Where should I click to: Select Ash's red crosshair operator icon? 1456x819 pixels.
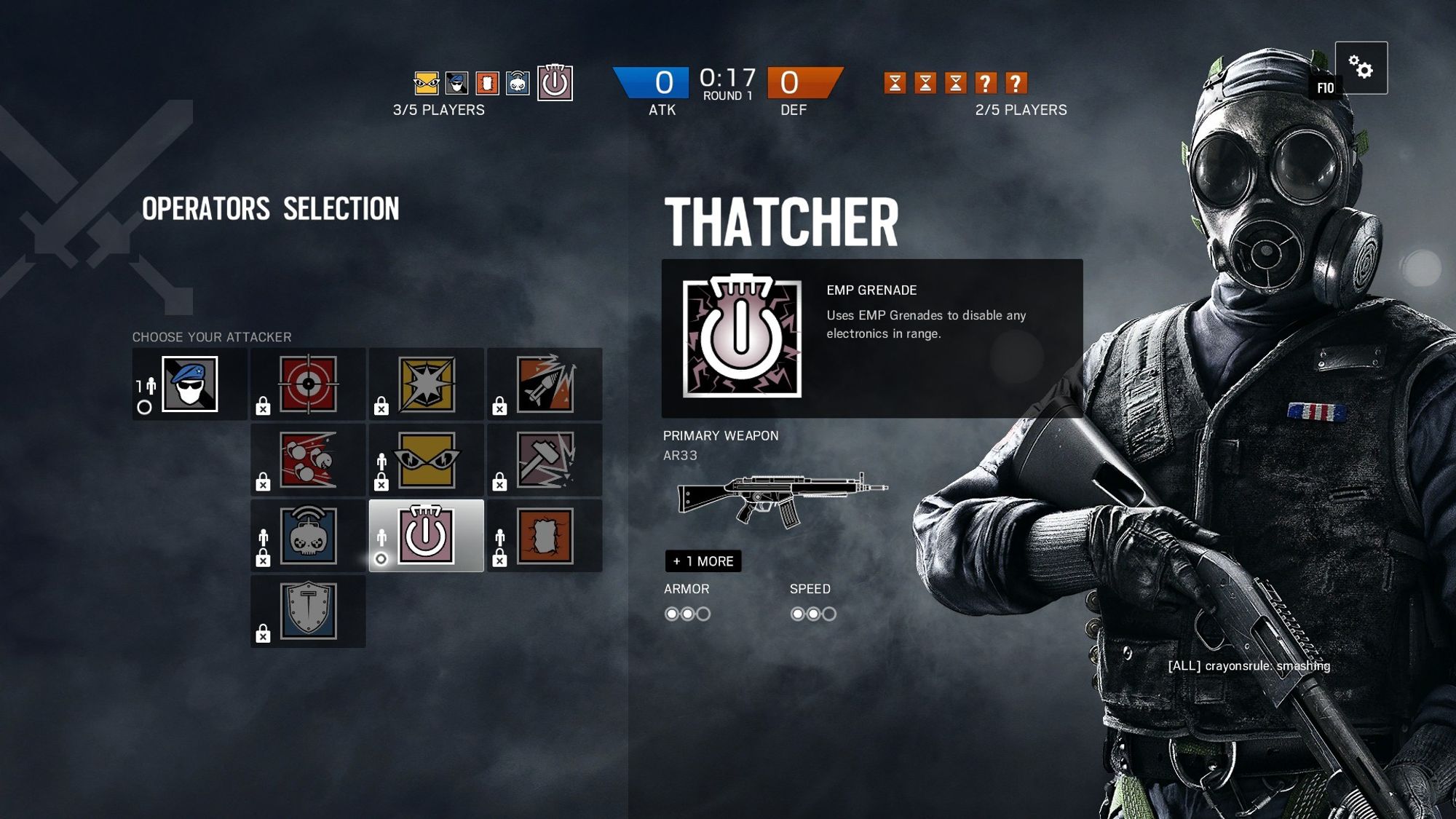[307, 384]
